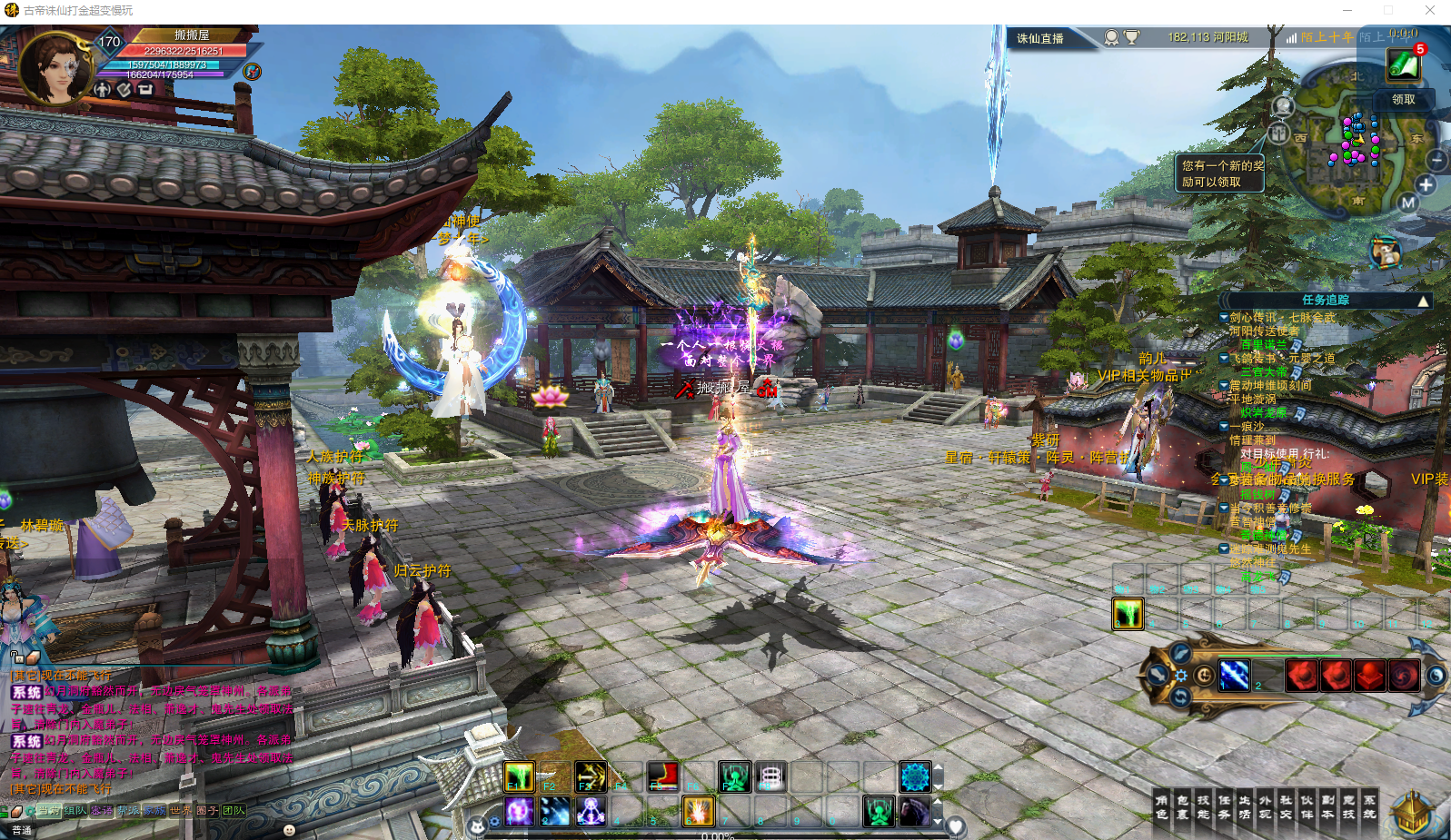Switch chat to the 世界 channel
1451x840 pixels.
(181, 811)
